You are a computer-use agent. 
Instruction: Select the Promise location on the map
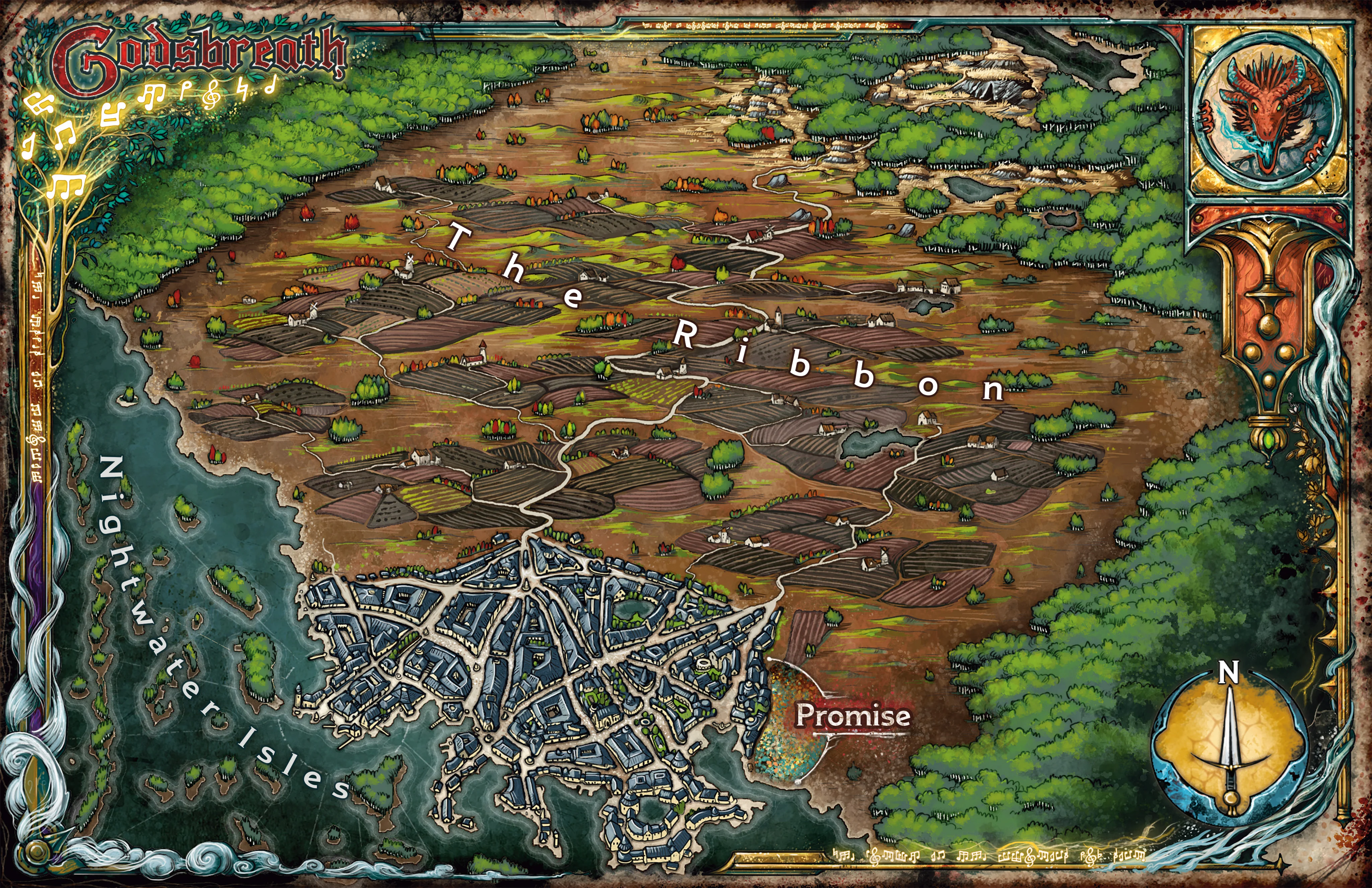point(852,716)
